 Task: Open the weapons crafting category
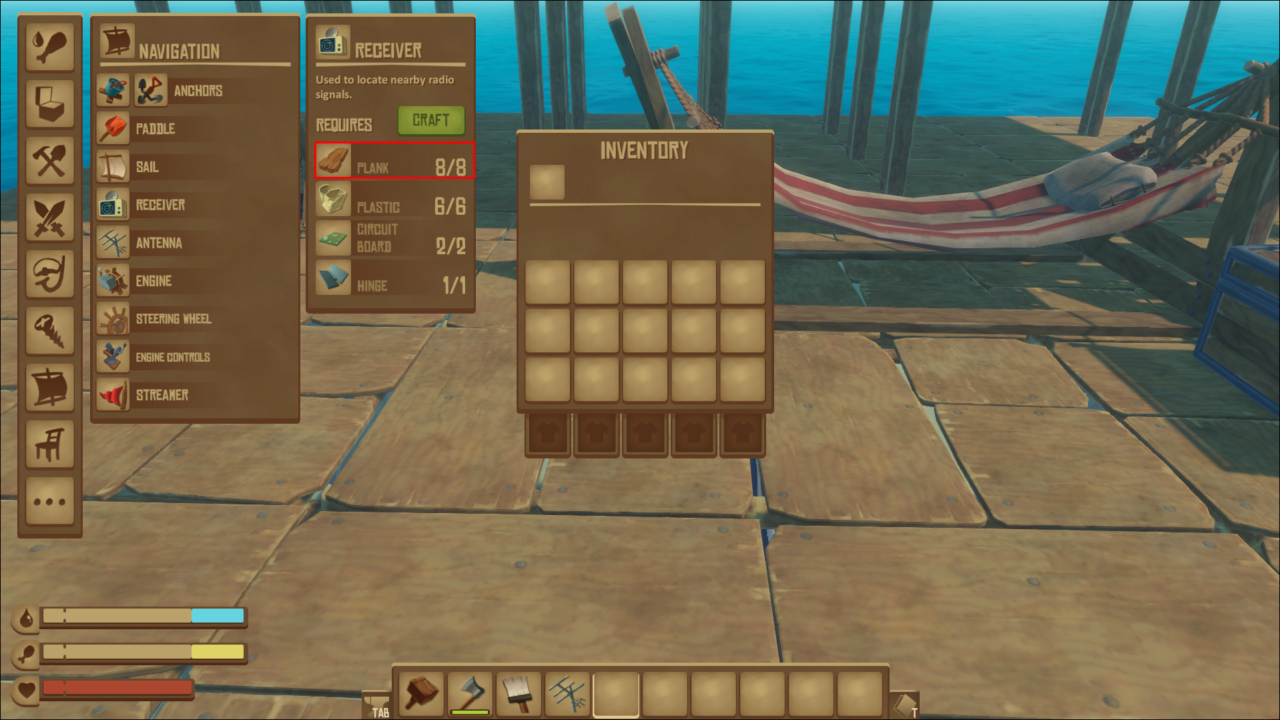[x=49, y=216]
